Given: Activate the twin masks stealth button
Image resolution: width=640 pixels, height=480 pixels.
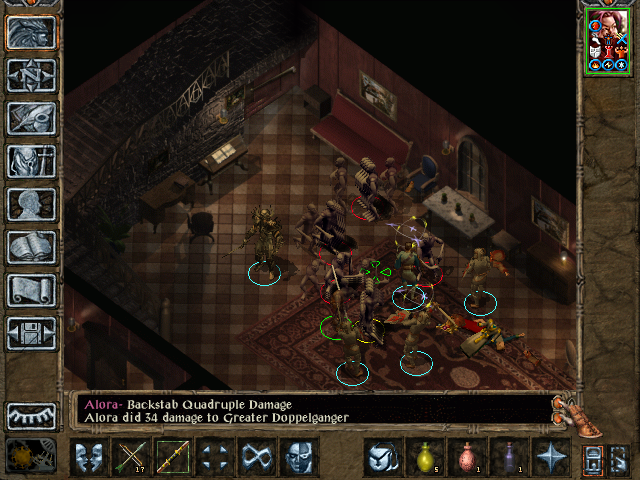Looking at the screenshot, I should [88, 458].
